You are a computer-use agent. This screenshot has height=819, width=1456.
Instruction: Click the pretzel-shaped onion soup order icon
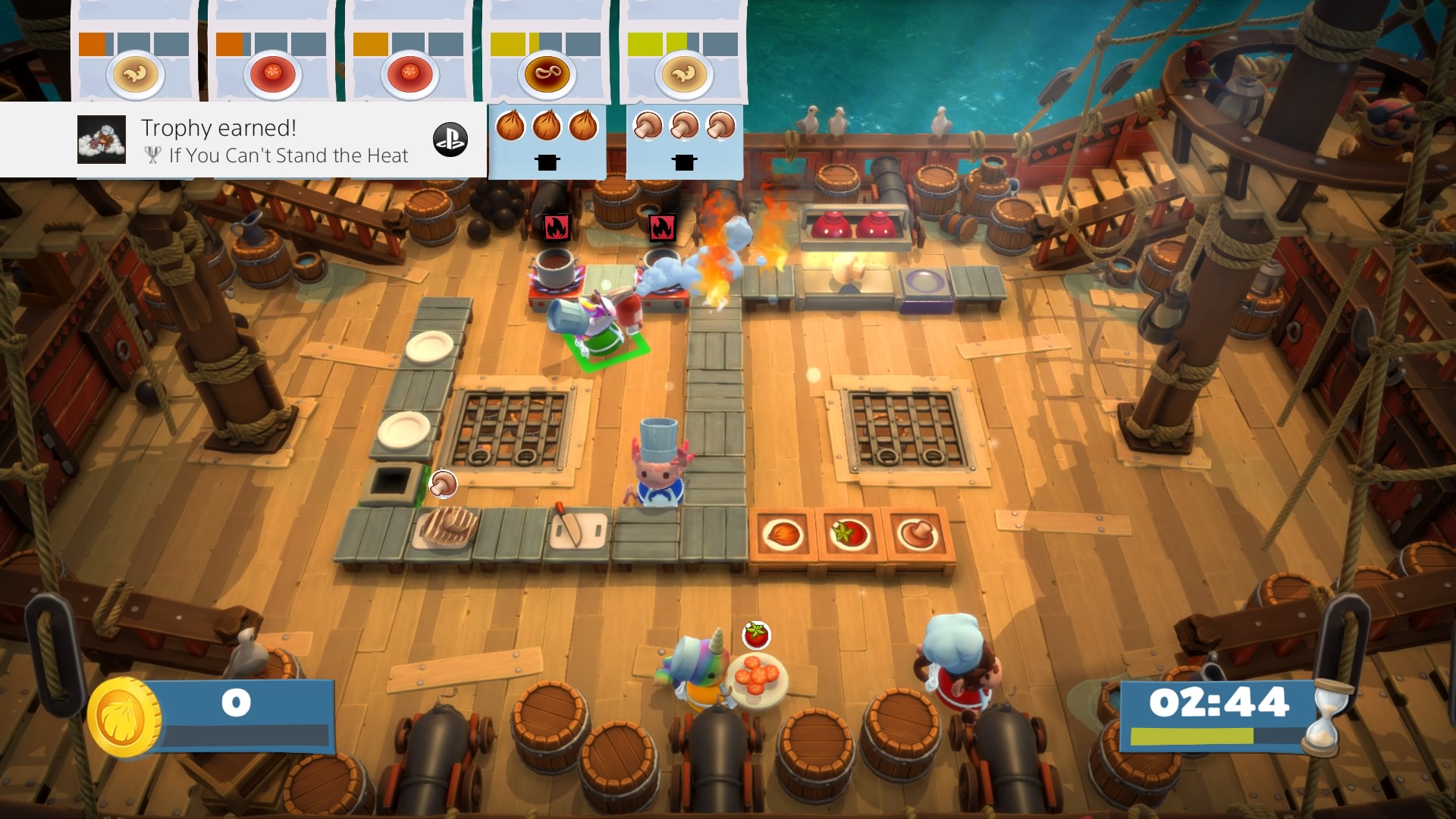[548, 74]
